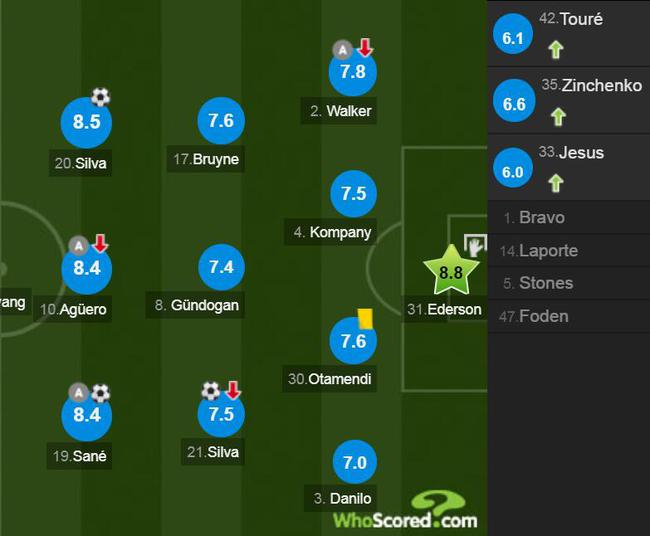Choose Sané's rating circle
The image size is (650, 536).
pos(87,415)
